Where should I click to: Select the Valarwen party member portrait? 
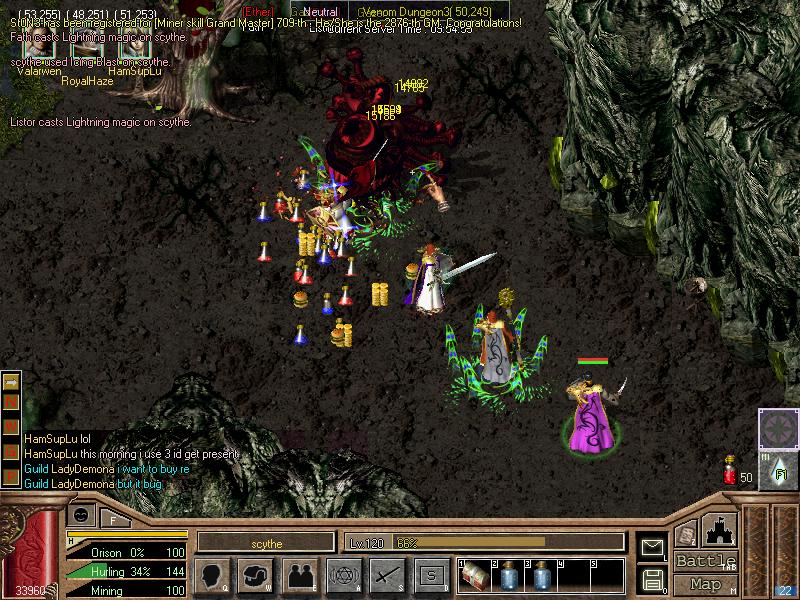[x=38, y=46]
